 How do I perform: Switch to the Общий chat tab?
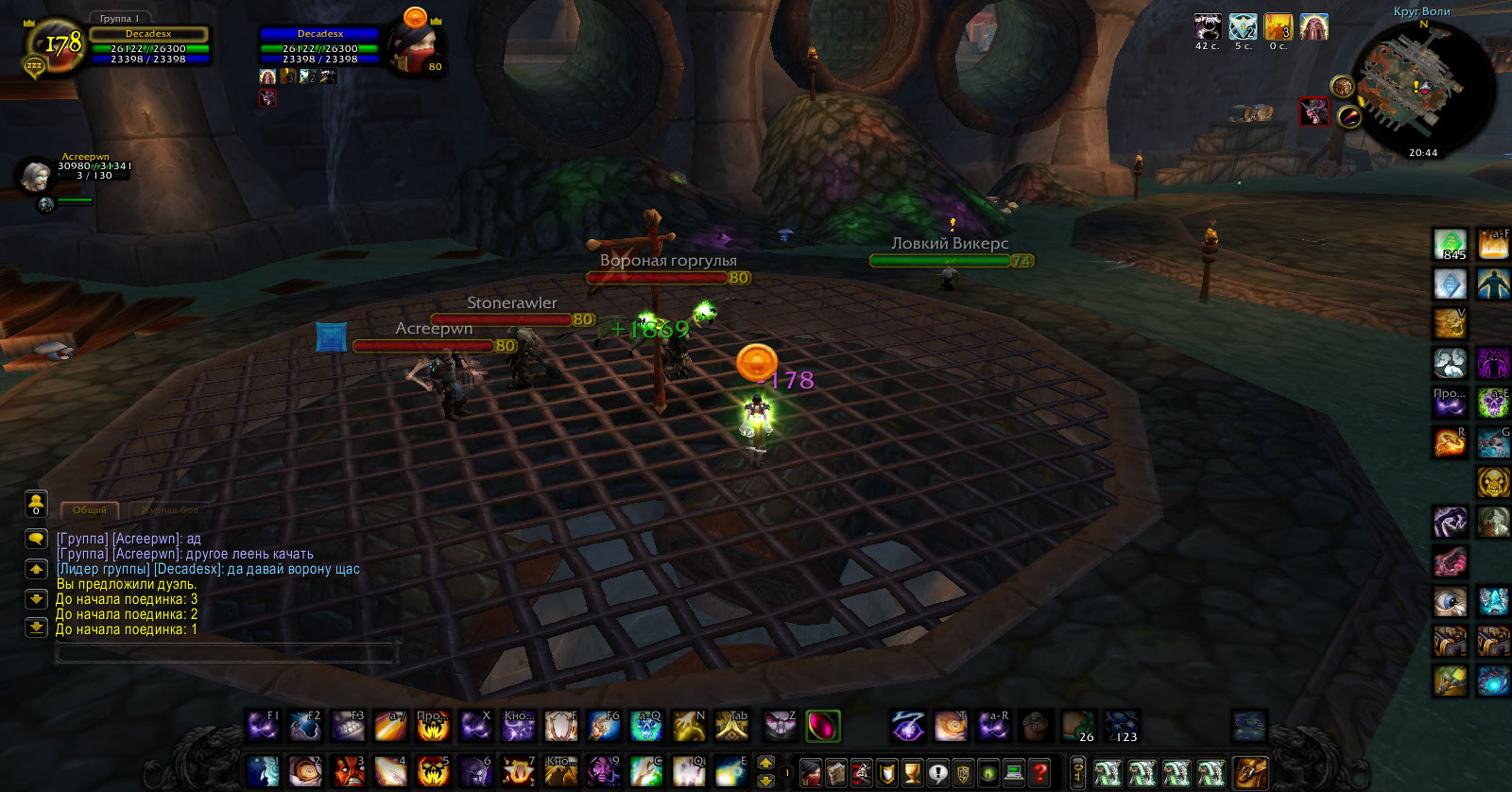point(90,510)
